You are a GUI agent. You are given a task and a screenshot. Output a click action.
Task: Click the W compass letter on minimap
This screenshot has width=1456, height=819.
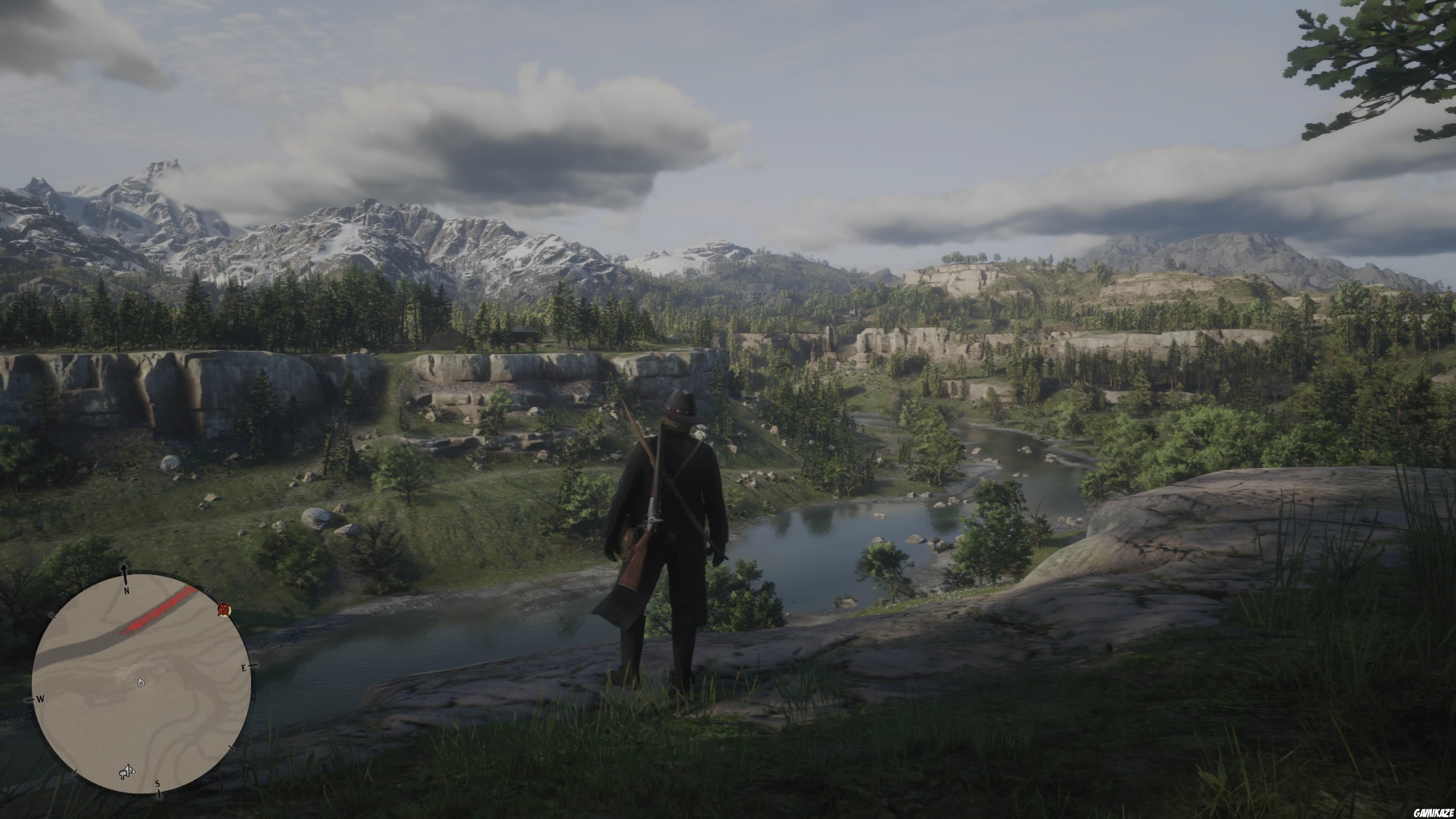(40, 698)
